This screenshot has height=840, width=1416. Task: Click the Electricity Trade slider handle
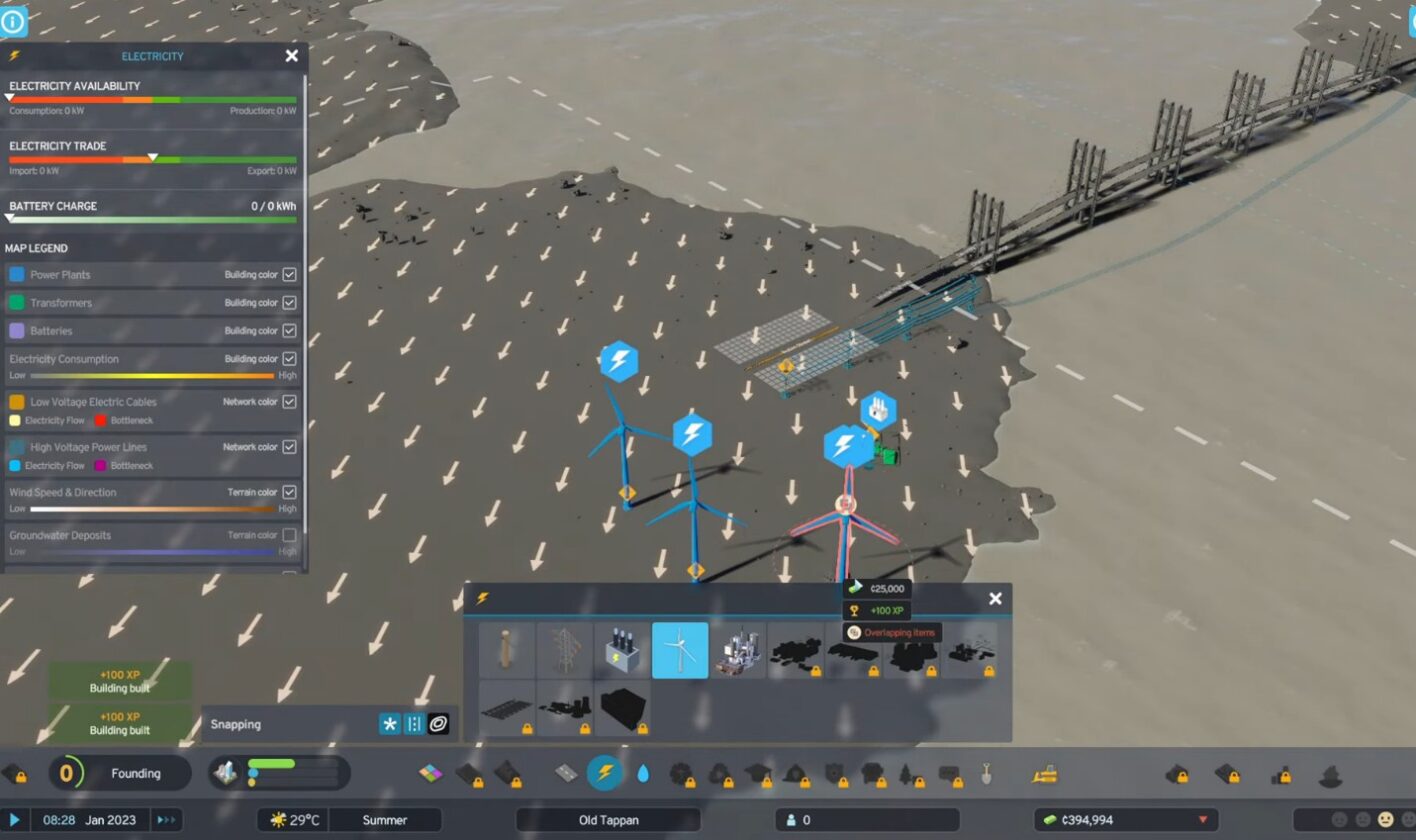(x=152, y=157)
